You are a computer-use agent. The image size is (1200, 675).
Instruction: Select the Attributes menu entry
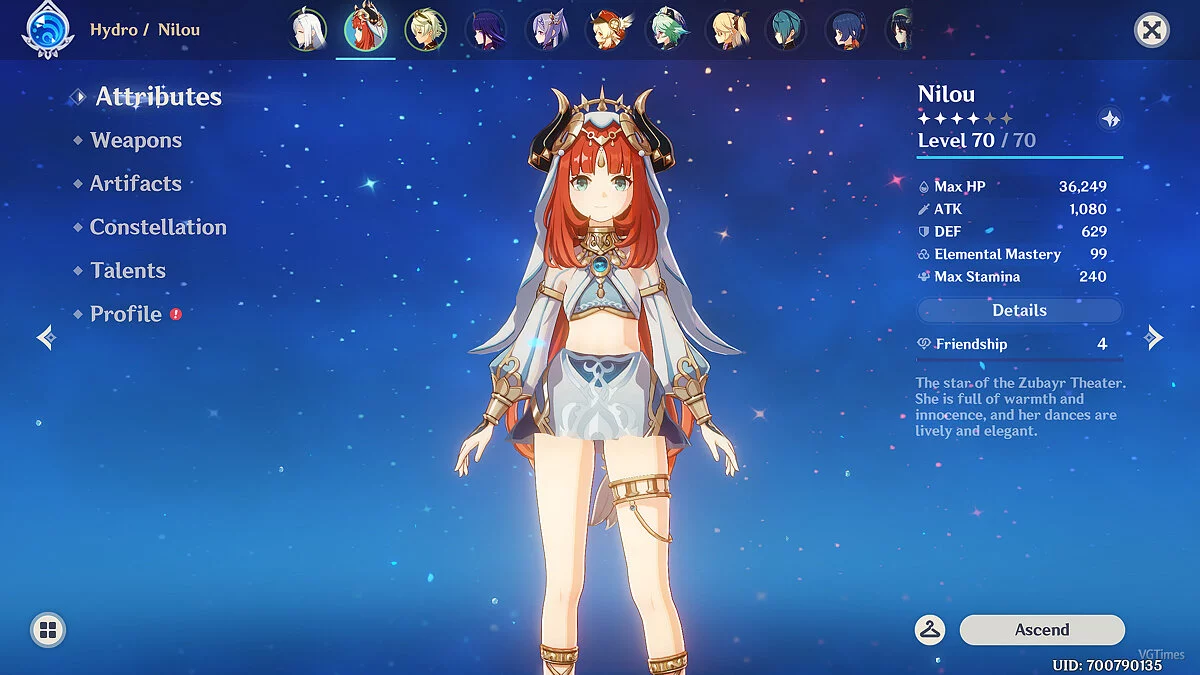[x=158, y=97]
